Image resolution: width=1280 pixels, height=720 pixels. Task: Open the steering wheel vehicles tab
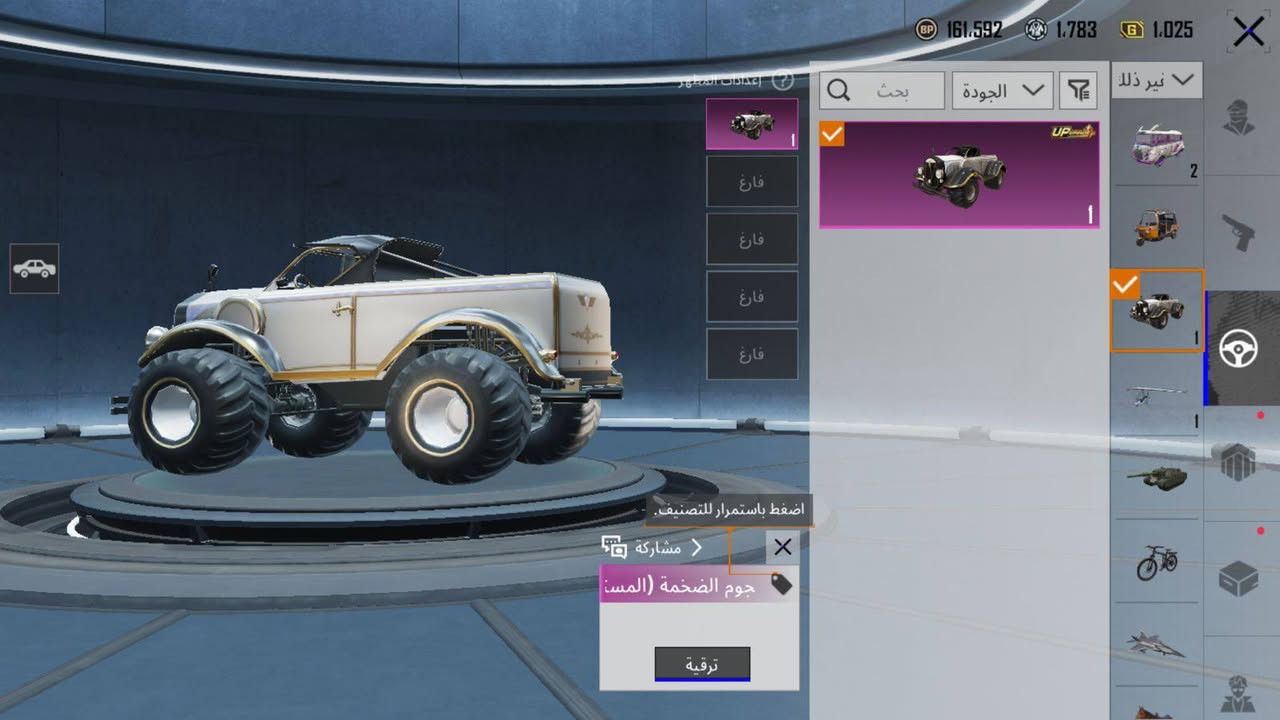click(1239, 348)
